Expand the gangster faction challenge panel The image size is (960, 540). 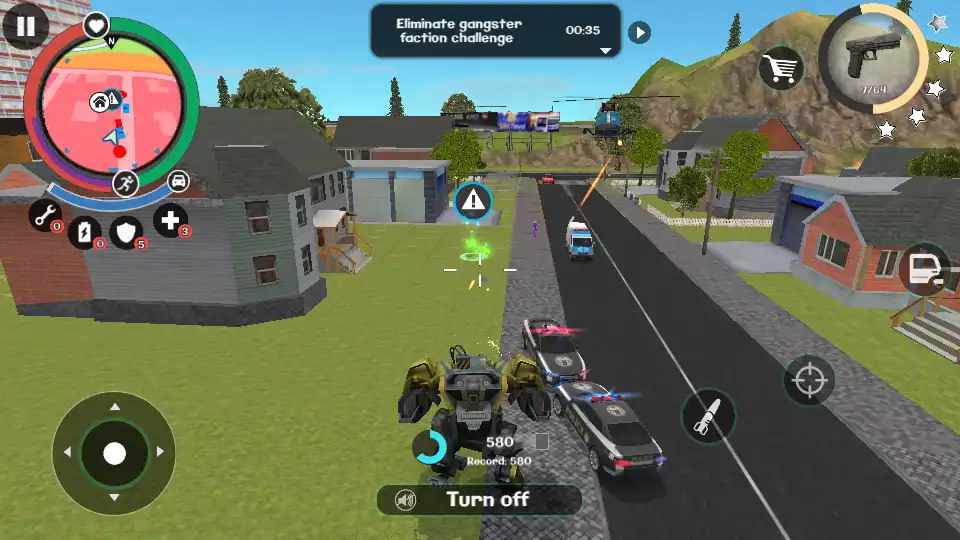[x=605, y=49]
